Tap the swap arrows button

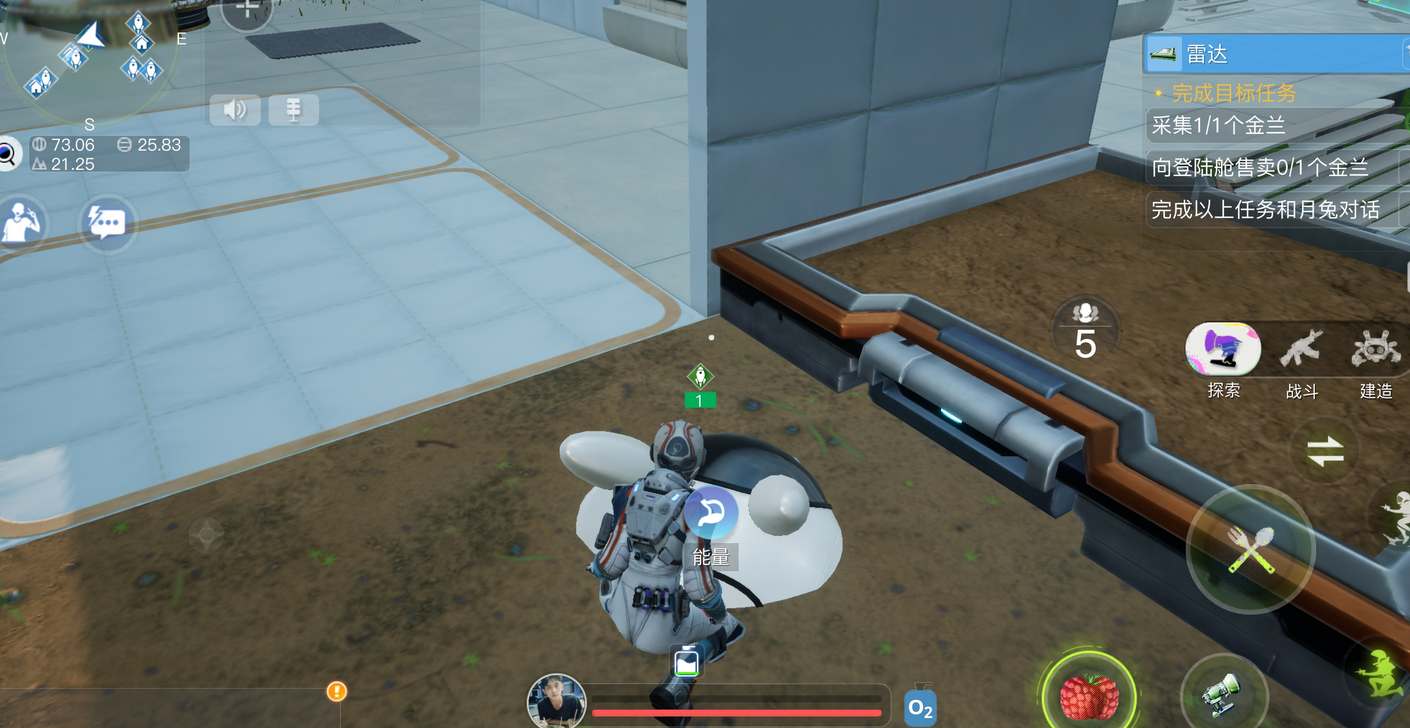[x=1325, y=453]
